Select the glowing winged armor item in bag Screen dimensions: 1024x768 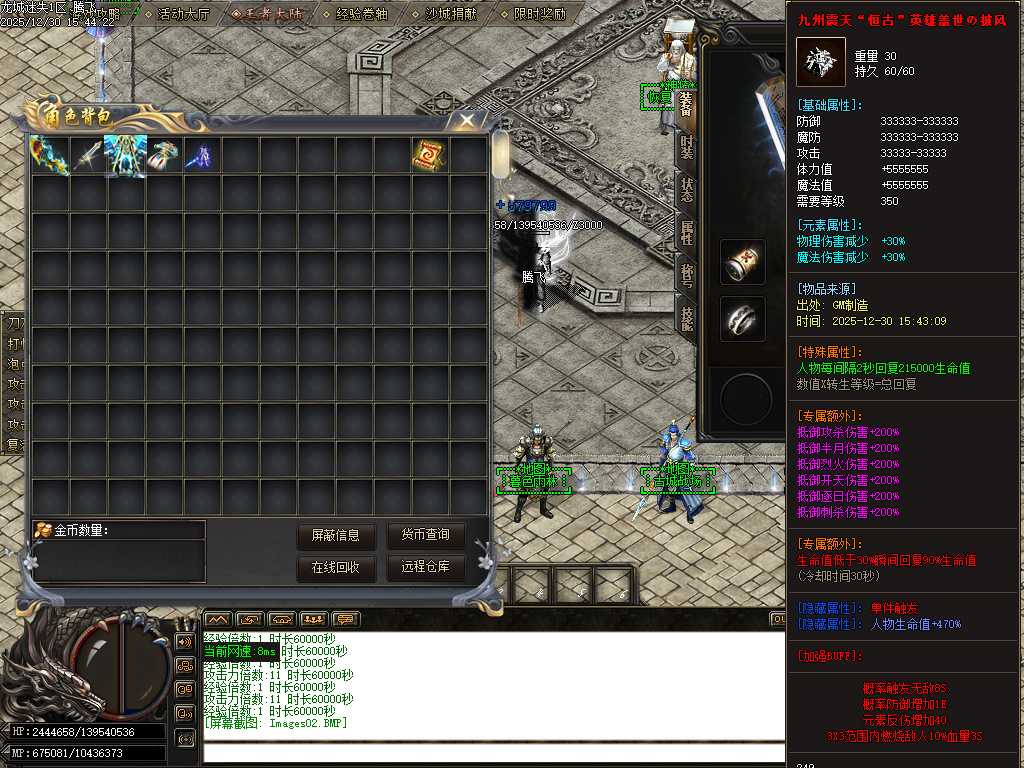pos(126,155)
